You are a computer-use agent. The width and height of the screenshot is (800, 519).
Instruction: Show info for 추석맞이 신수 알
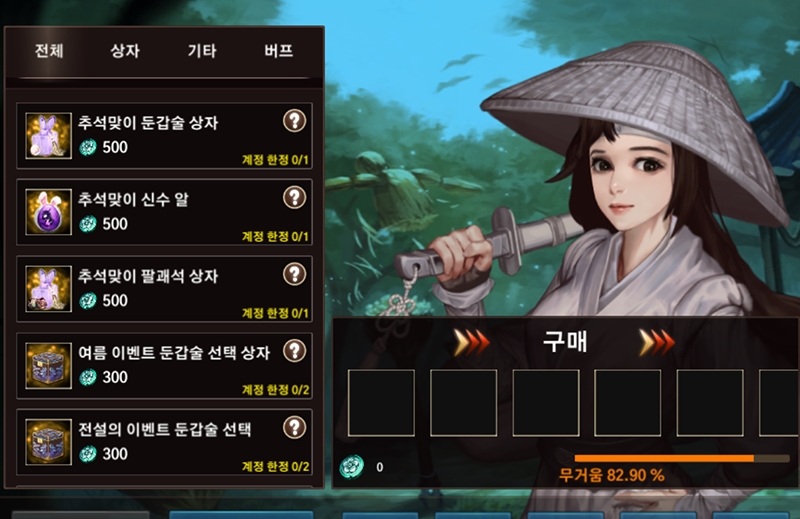click(x=293, y=198)
